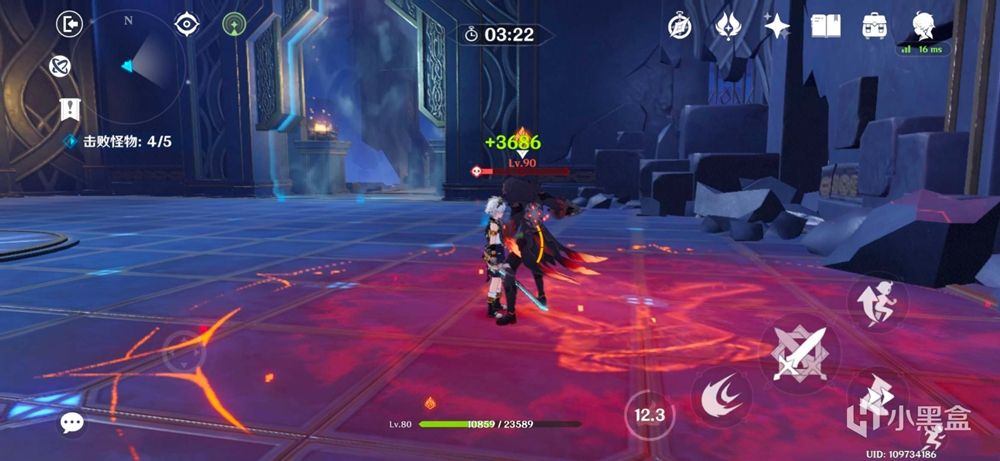
Task: Open the circular compass minimap
Action: click(x=128, y=65)
